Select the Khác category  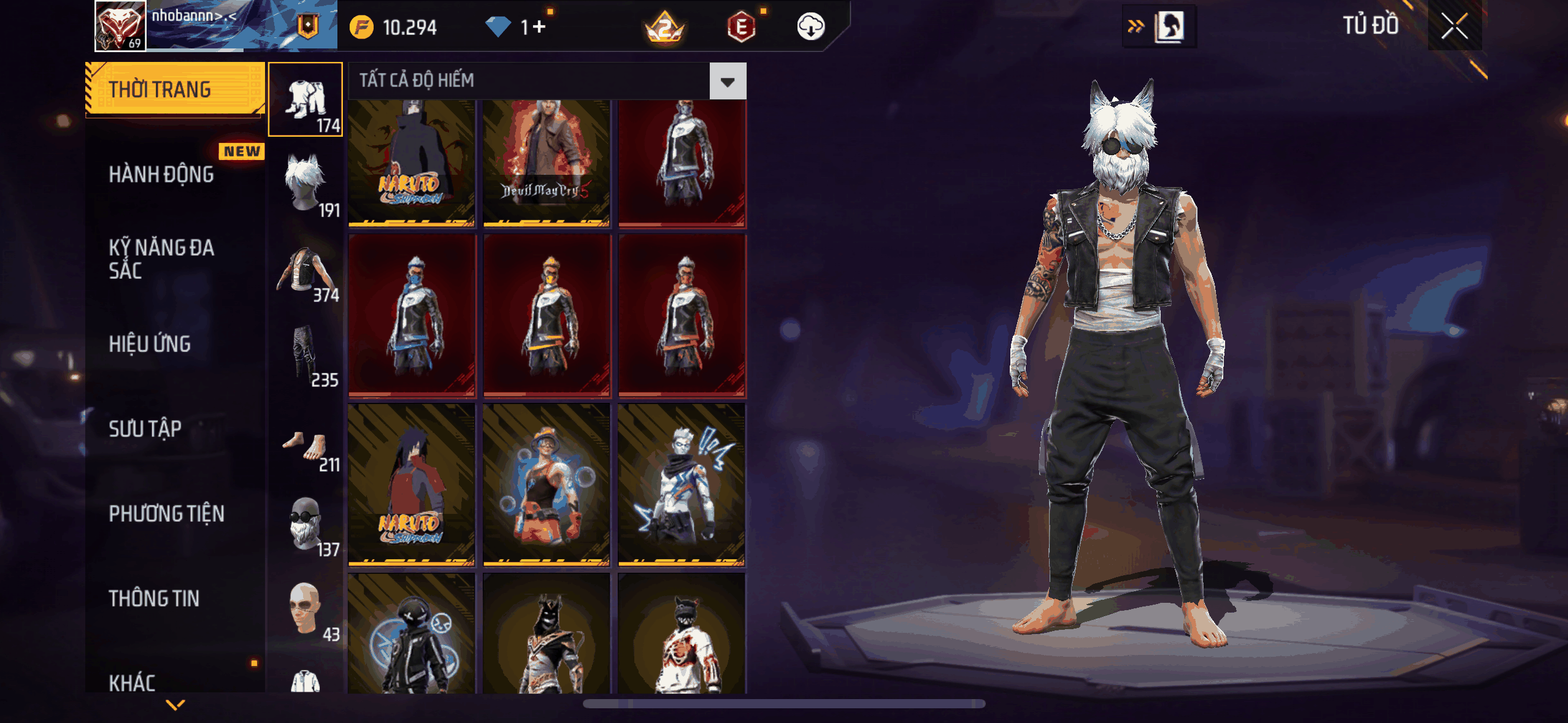coord(133,682)
